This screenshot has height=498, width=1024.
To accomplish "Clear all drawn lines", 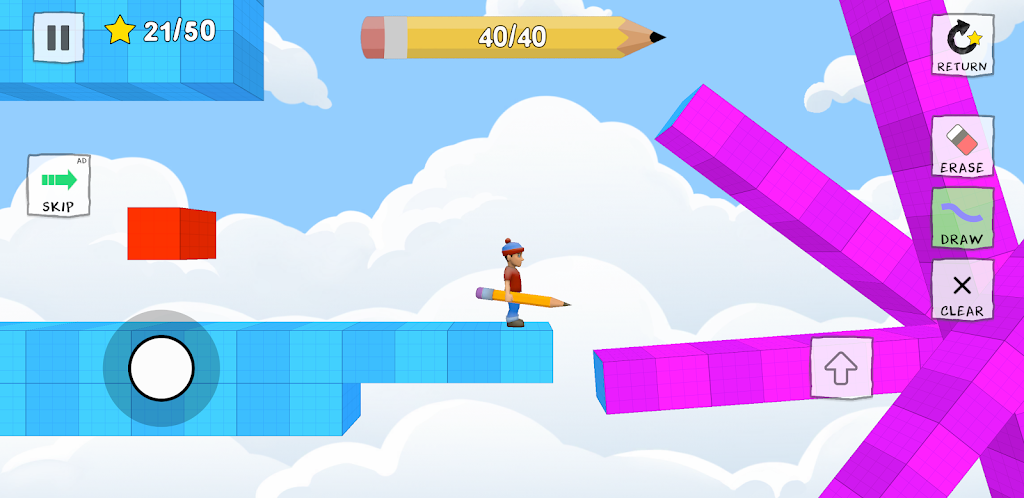I will [962, 290].
